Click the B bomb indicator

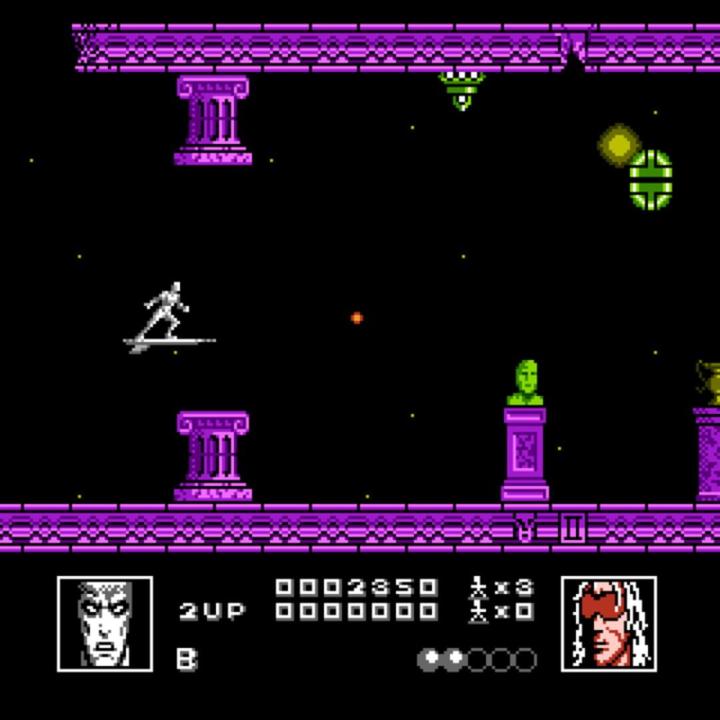[186, 658]
